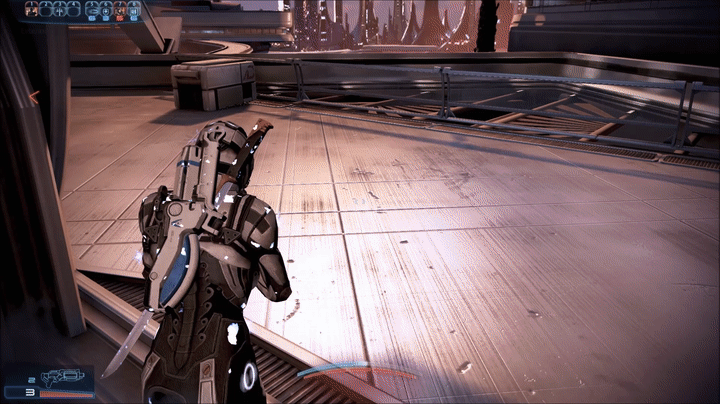
Task: Select the highlighted power slot numbered 1
Action: point(32,10)
